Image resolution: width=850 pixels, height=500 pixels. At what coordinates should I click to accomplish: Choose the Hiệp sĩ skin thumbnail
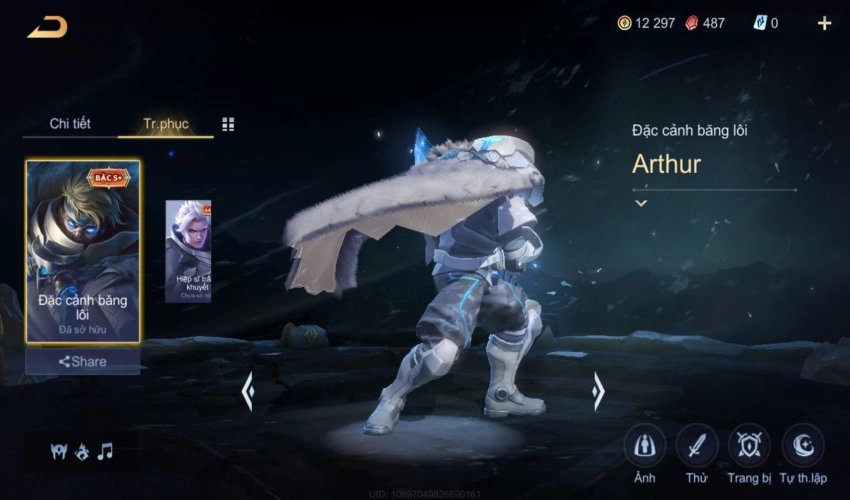pyautogui.click(x=188, y=250)
